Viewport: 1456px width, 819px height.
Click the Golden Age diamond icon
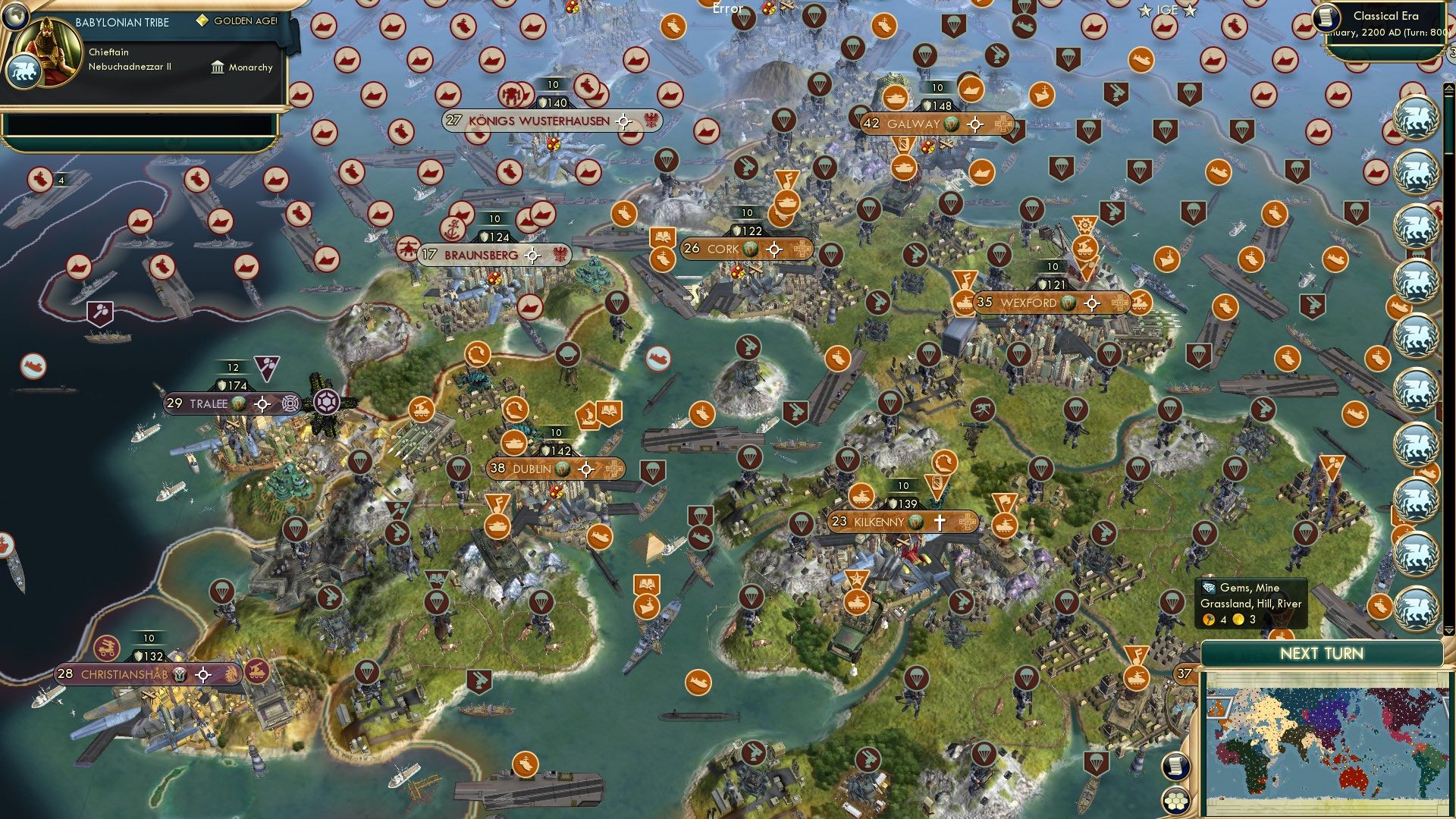coord(202,20)
